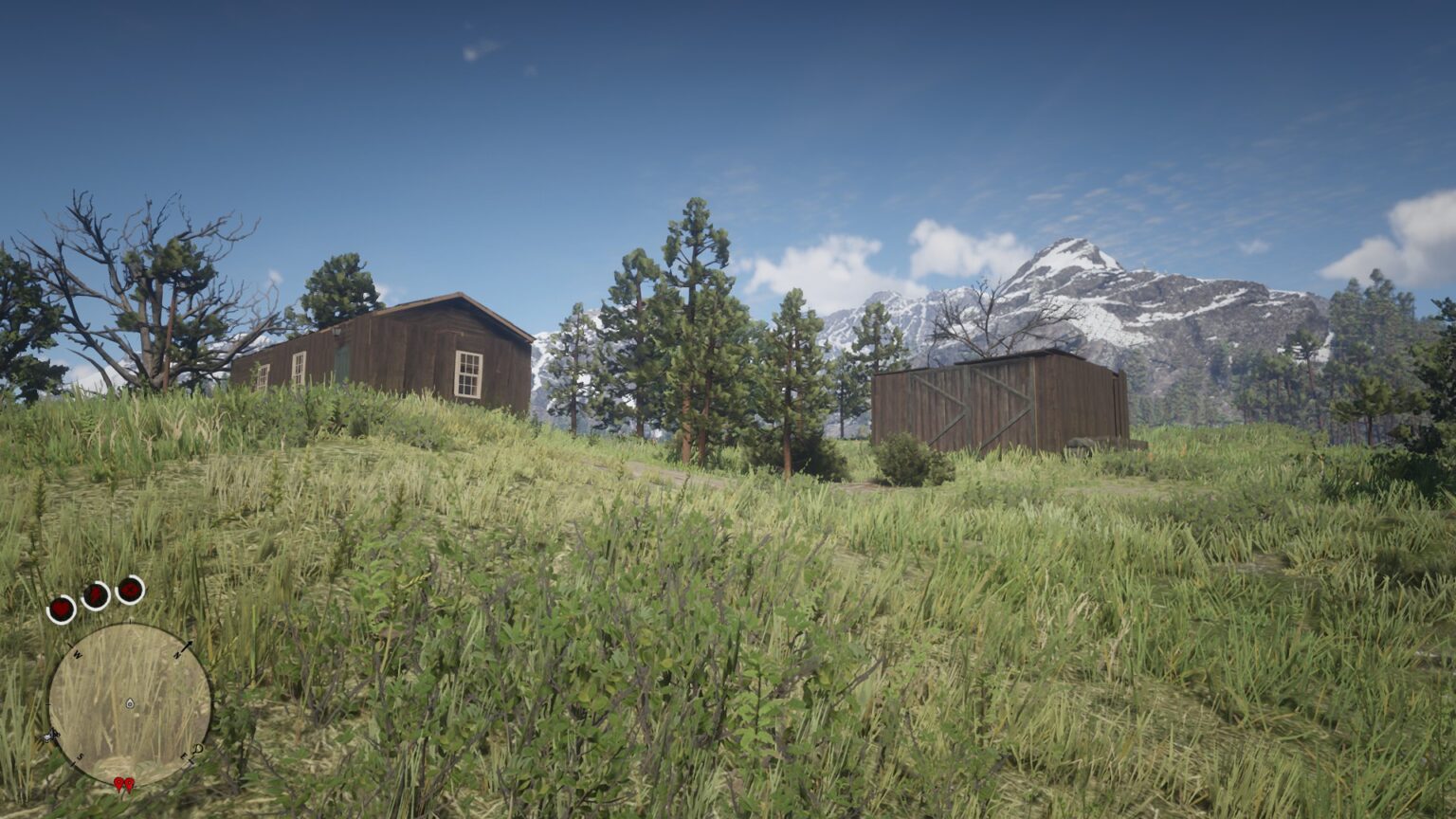The height and width of the screenshot is (819, 1456).
Task: Click the N compass marker on the minimap
Action: click(177, 654)
